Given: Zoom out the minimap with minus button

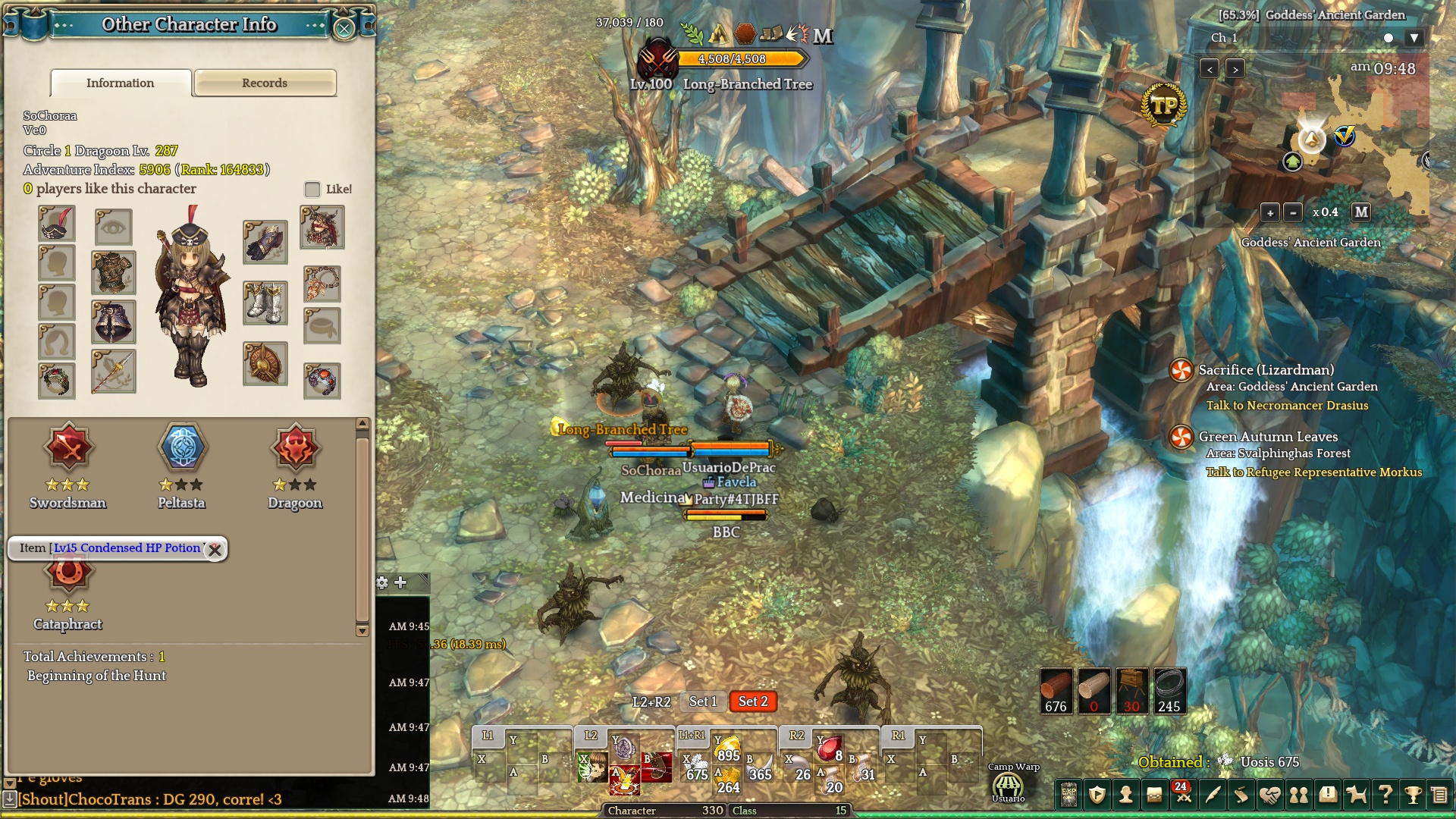Looking at the screenshot, I should (1293, 212).
